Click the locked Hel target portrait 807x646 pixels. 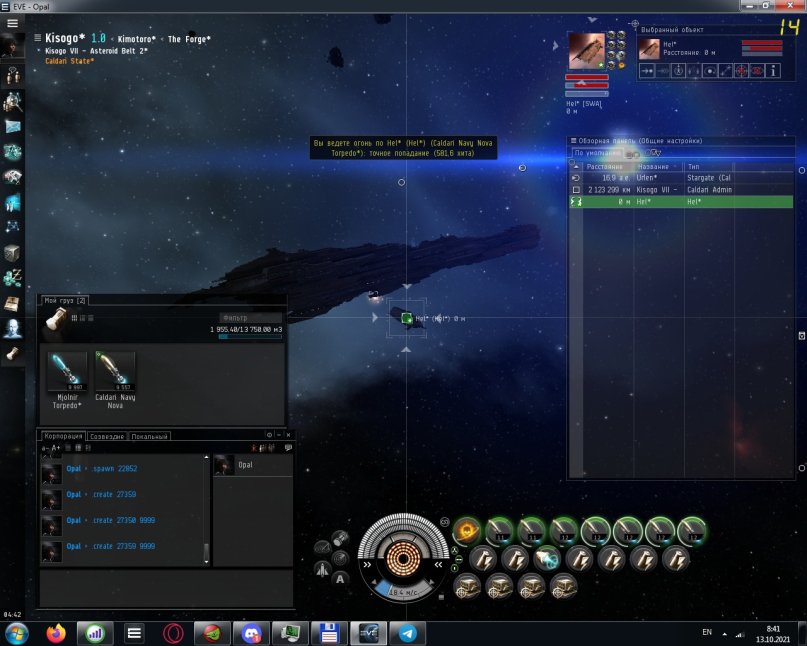tap(586, 51)
